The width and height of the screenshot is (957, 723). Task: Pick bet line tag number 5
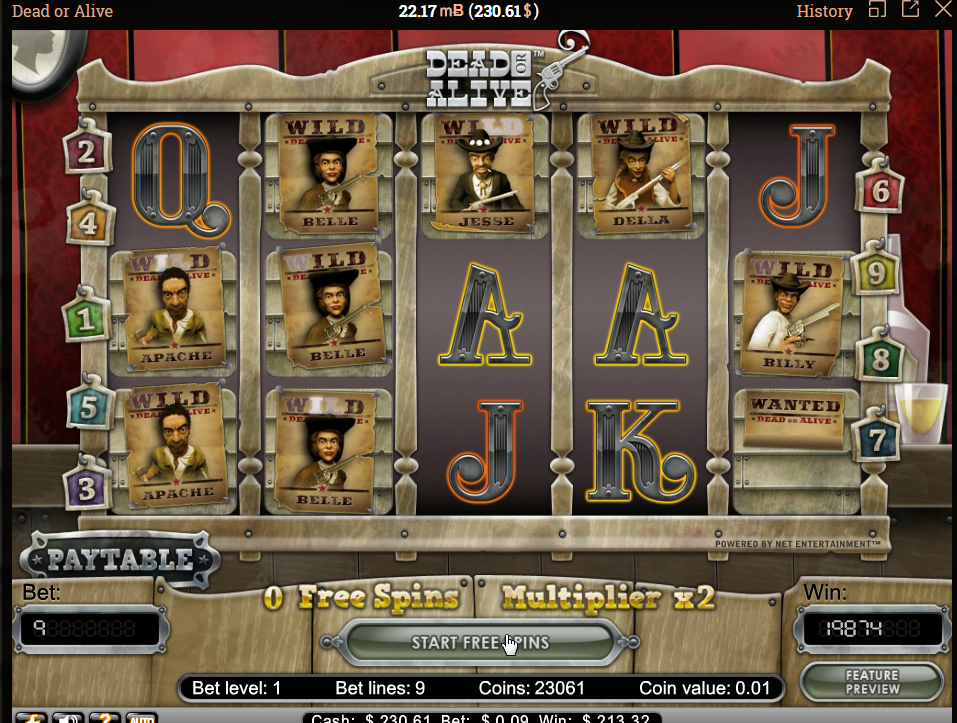tap(87, 407)
